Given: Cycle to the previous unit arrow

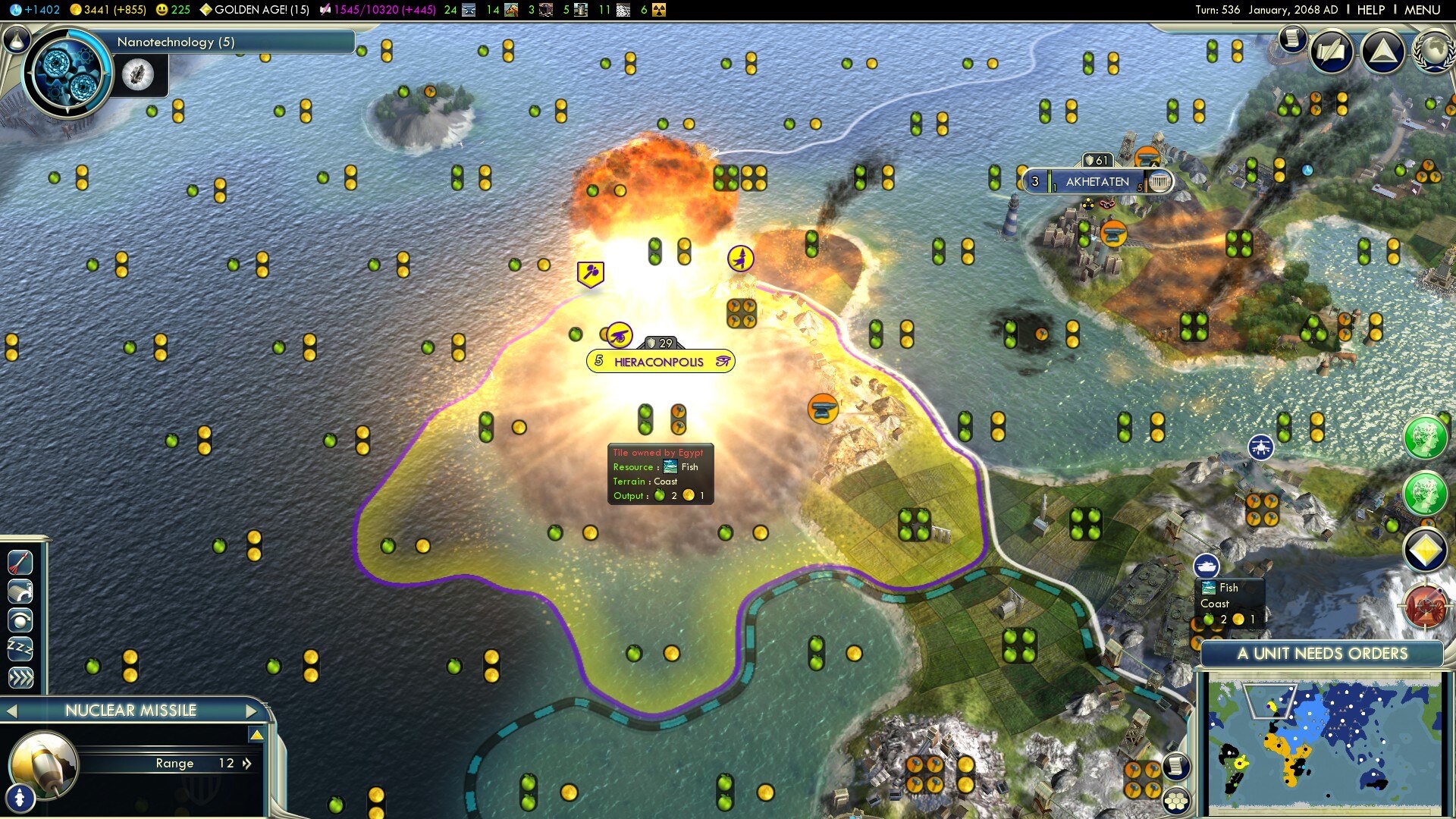Looking at the screenshot, I should (x=11, y=711).
